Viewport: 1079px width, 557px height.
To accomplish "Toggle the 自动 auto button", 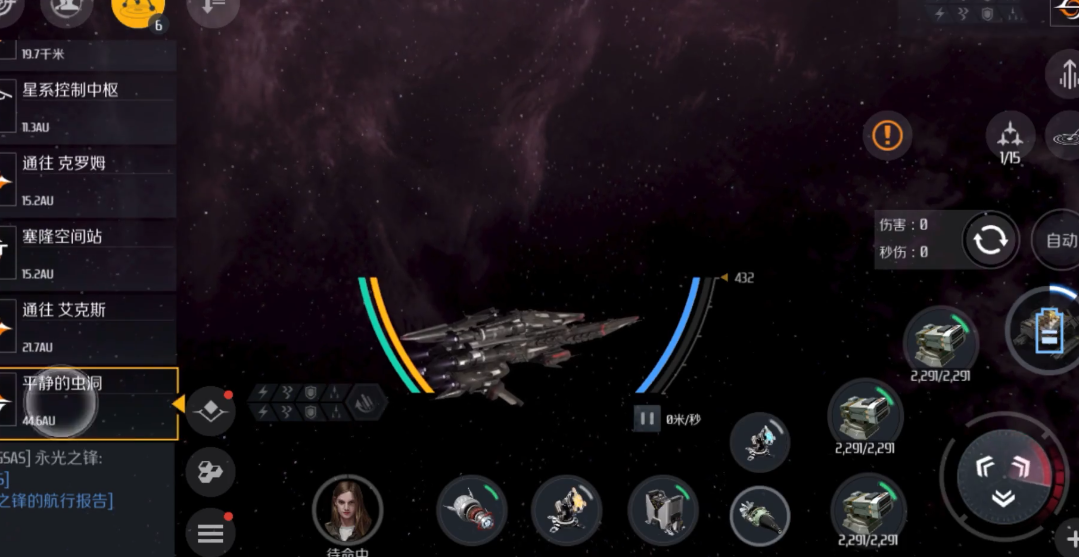I will coord(1059,240).
